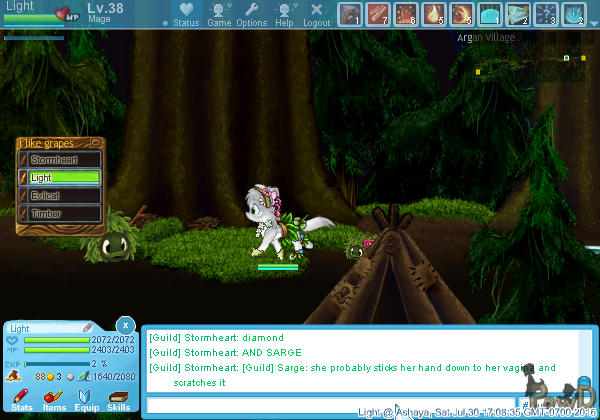This screenshot has width=600, height=420.
Task: Minimize the 'I like grapes' party panel
Action: (x=95, y=143)
